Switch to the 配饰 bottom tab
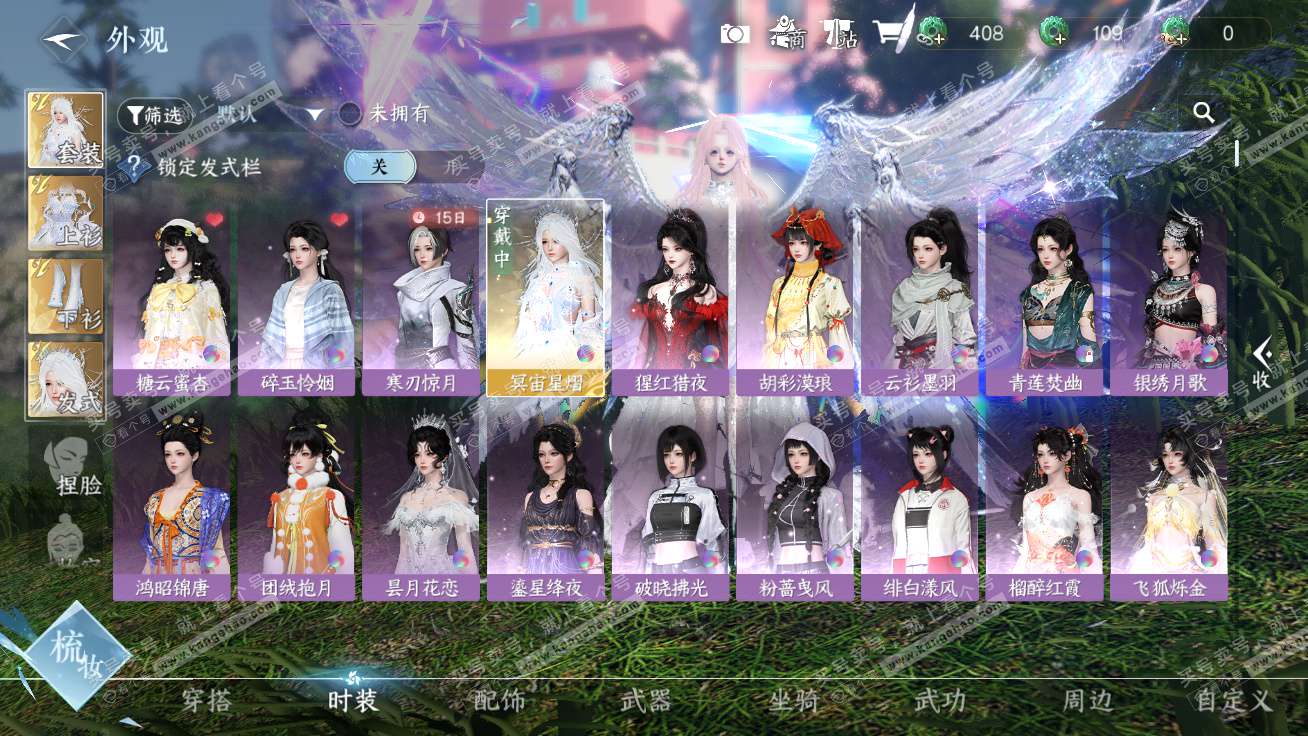The image size is (1308, 736). tap(499, 700)
